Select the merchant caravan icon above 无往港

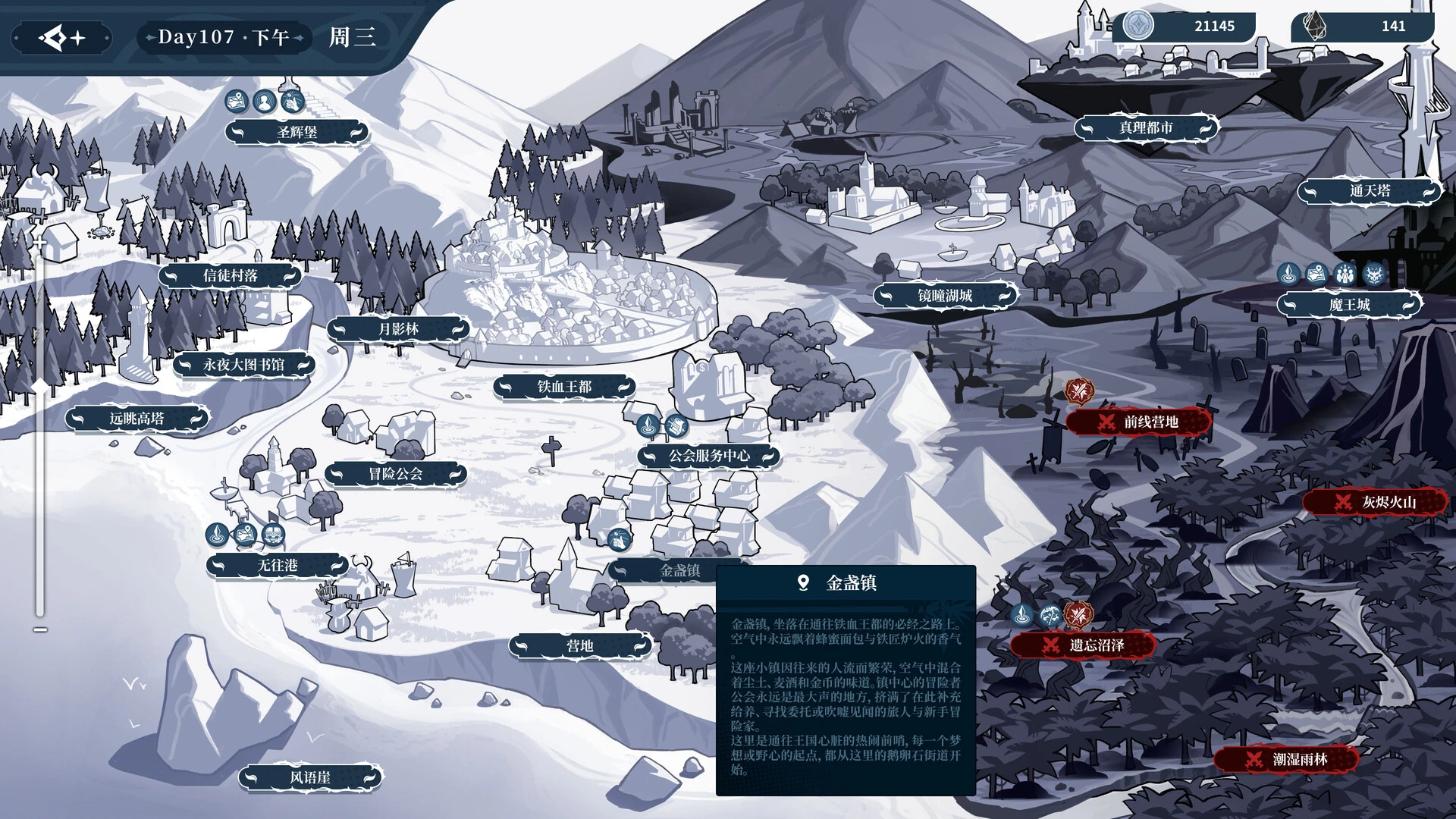point(272,533)
